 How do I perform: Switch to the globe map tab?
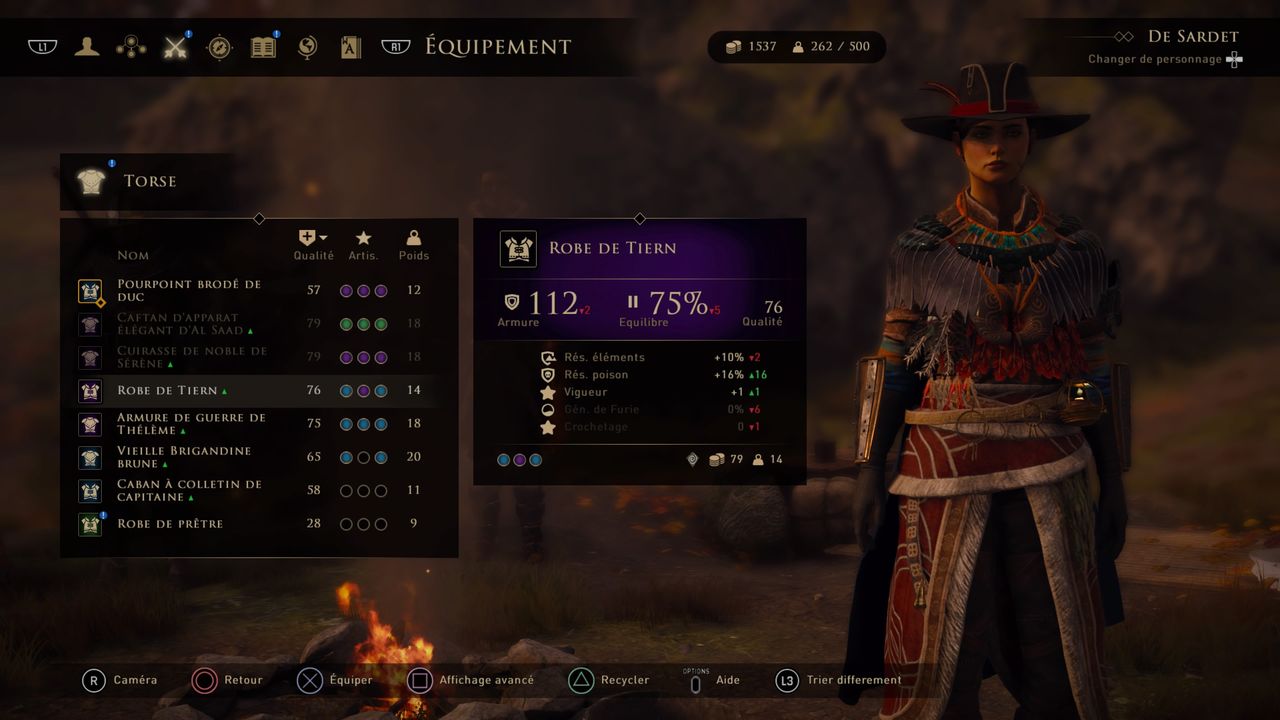pos(307,46)
